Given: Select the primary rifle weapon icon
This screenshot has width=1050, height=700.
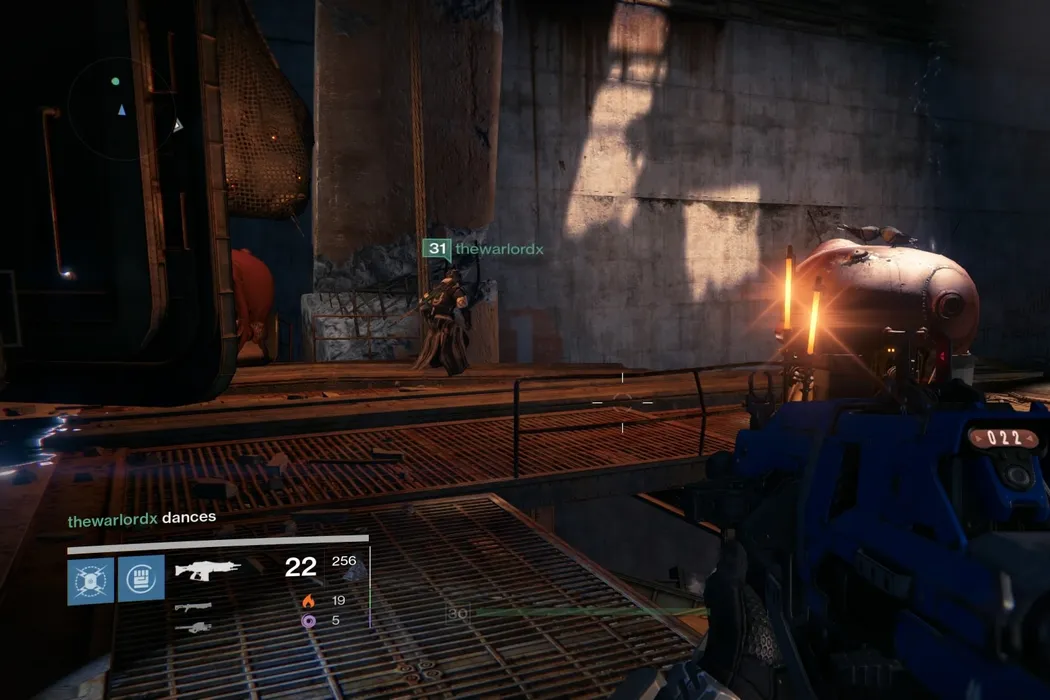Looking at the screenshot, I should pyautogui.click(x=208, y=570).
